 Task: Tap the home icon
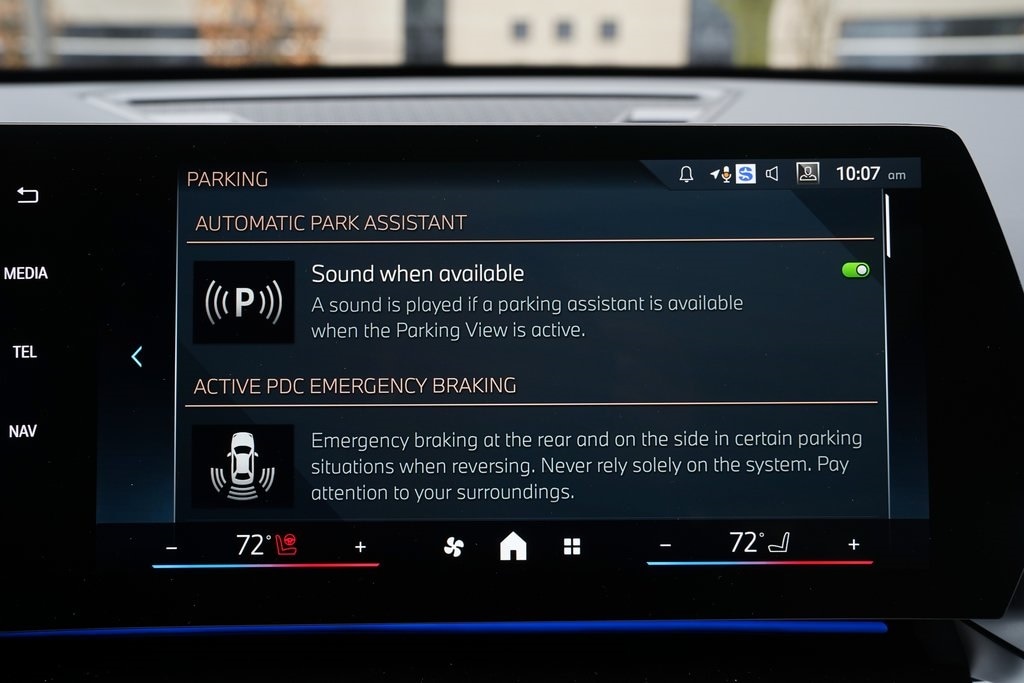(x=513, y=546)
